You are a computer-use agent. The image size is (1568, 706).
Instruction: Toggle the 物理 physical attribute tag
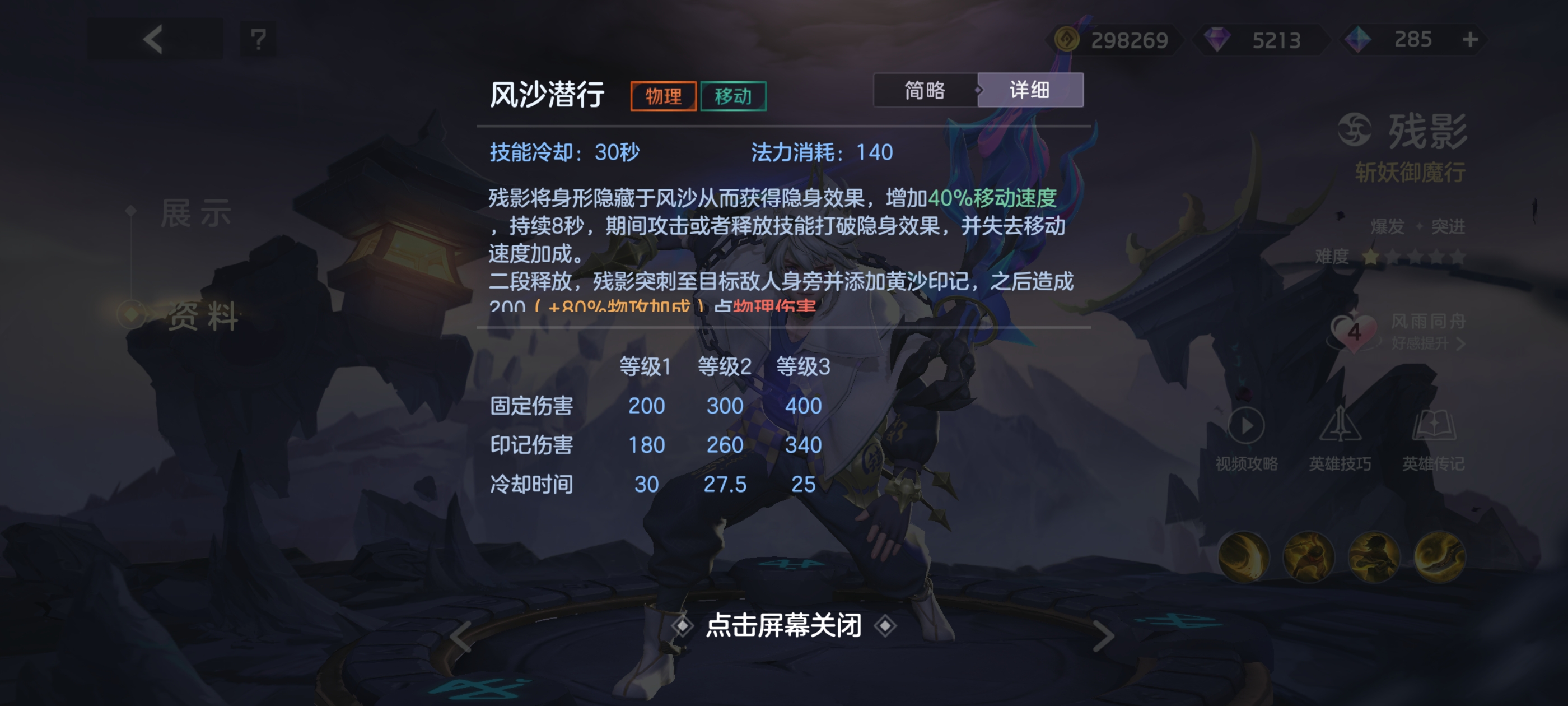click(663, 96)
